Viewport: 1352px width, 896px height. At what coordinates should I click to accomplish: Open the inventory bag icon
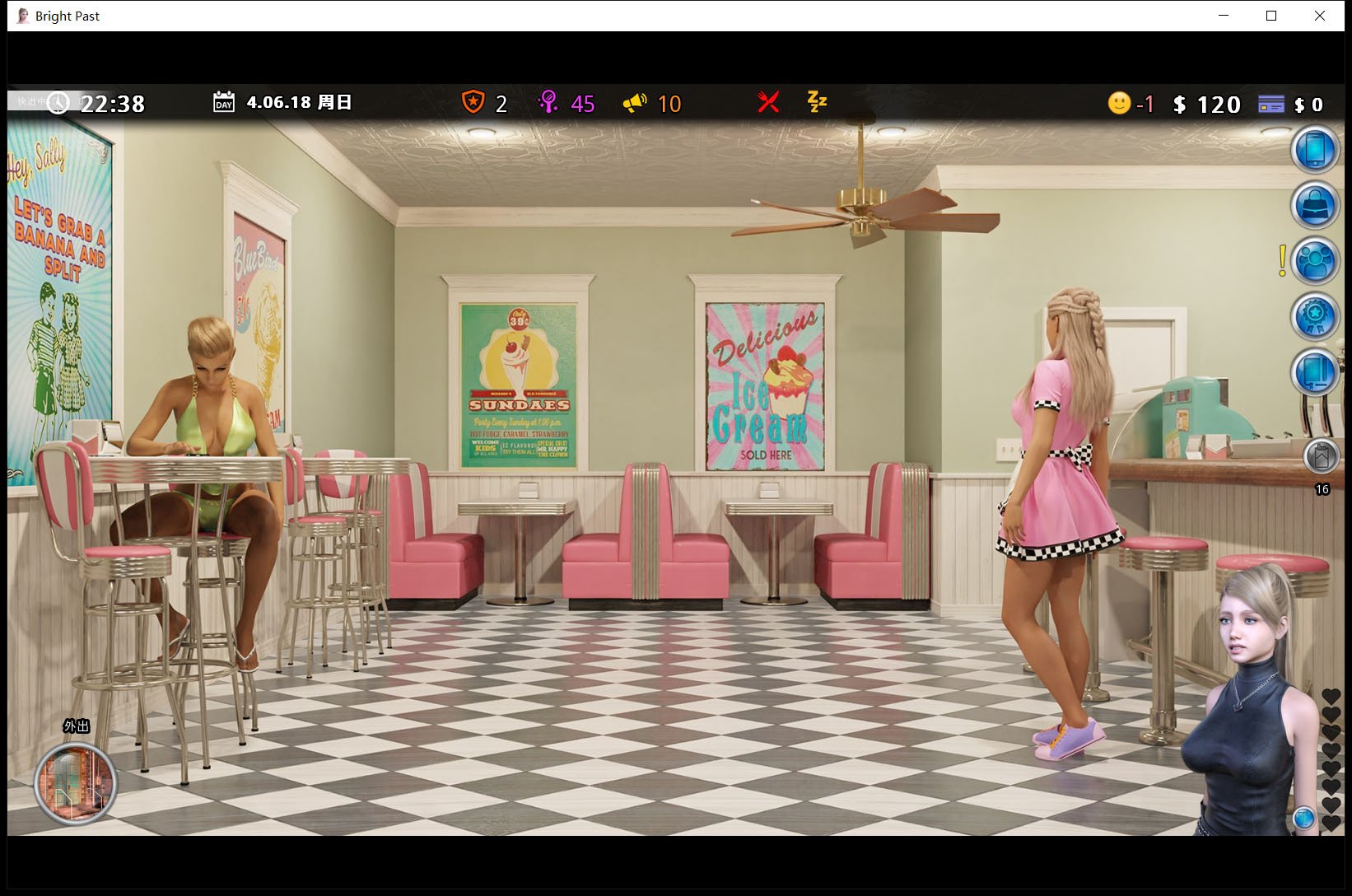[1315, 205]
